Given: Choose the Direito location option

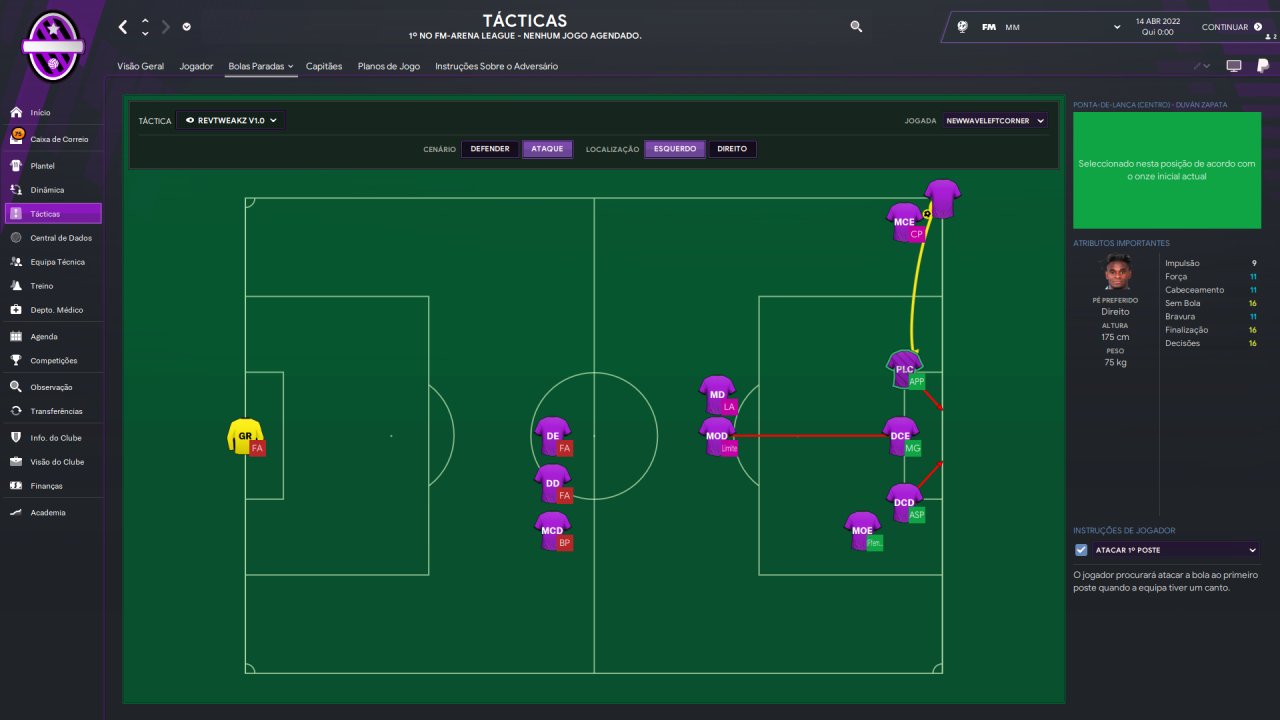Looking at the screenshot, I should click(732, 149).
